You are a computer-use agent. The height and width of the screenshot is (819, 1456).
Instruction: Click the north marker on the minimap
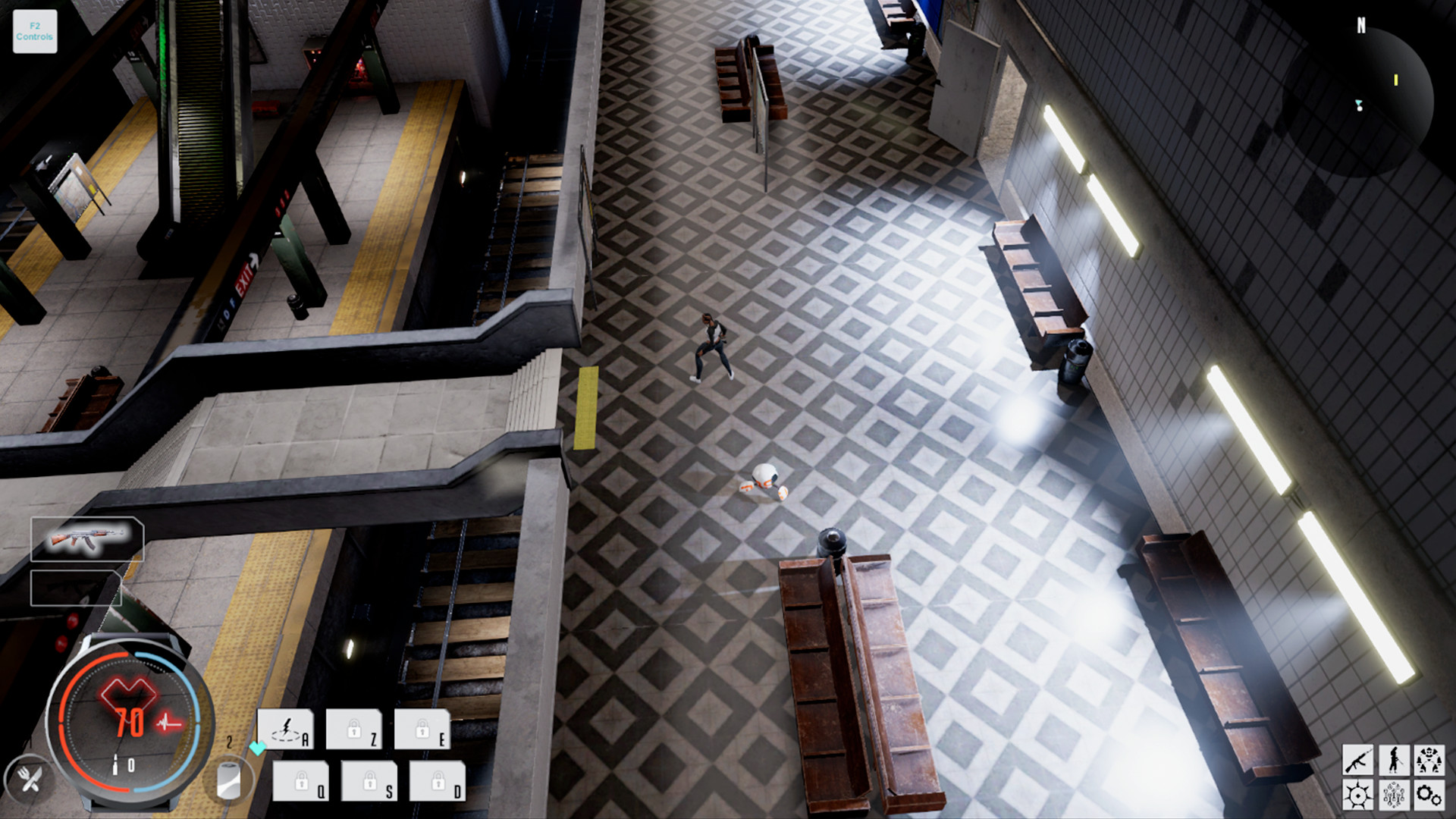pos(1360,25)
